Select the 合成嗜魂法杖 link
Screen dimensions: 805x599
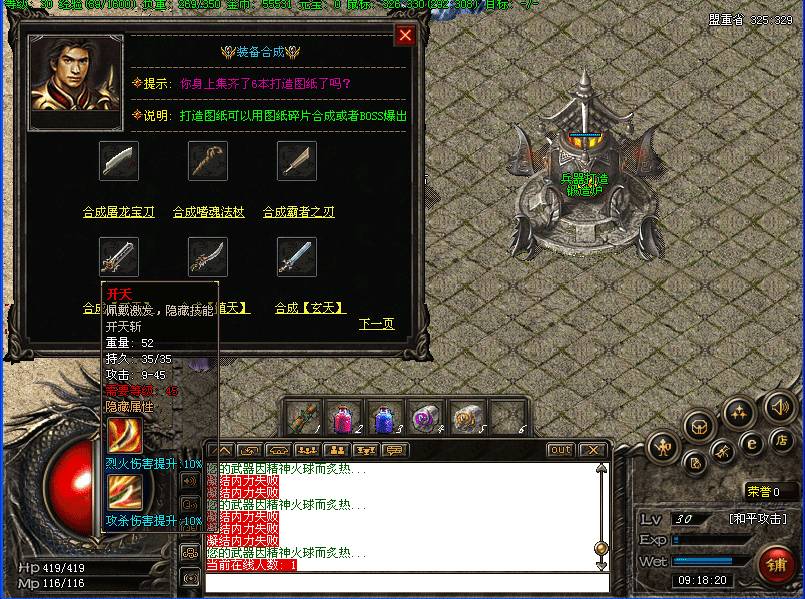(x=207, y=212)
